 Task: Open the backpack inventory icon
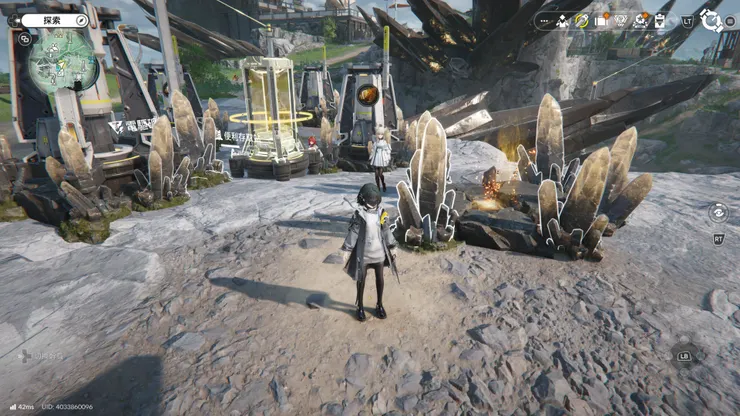tap(601, 20)
